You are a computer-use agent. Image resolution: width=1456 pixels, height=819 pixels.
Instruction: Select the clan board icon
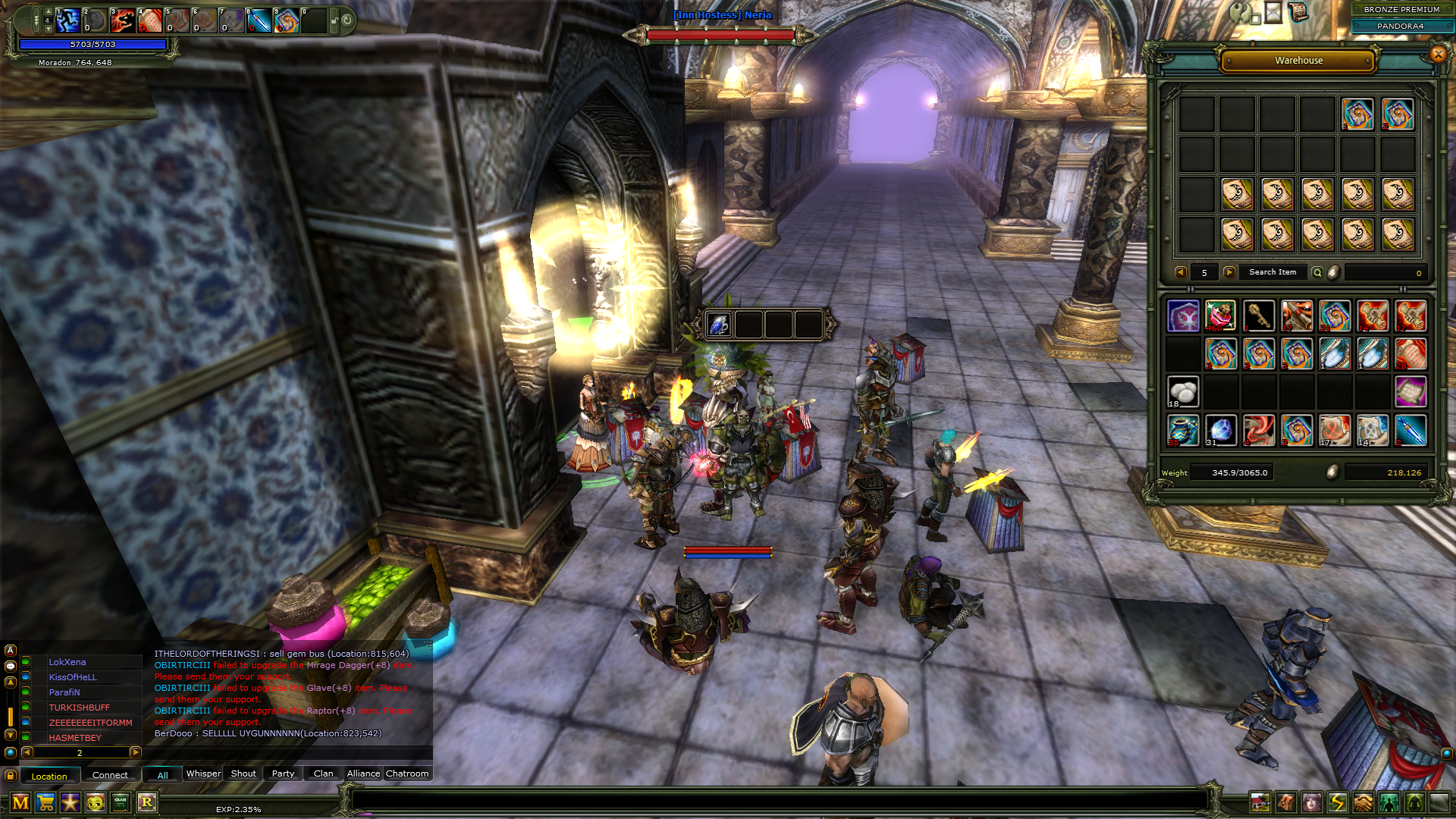(x=119, y=802)
